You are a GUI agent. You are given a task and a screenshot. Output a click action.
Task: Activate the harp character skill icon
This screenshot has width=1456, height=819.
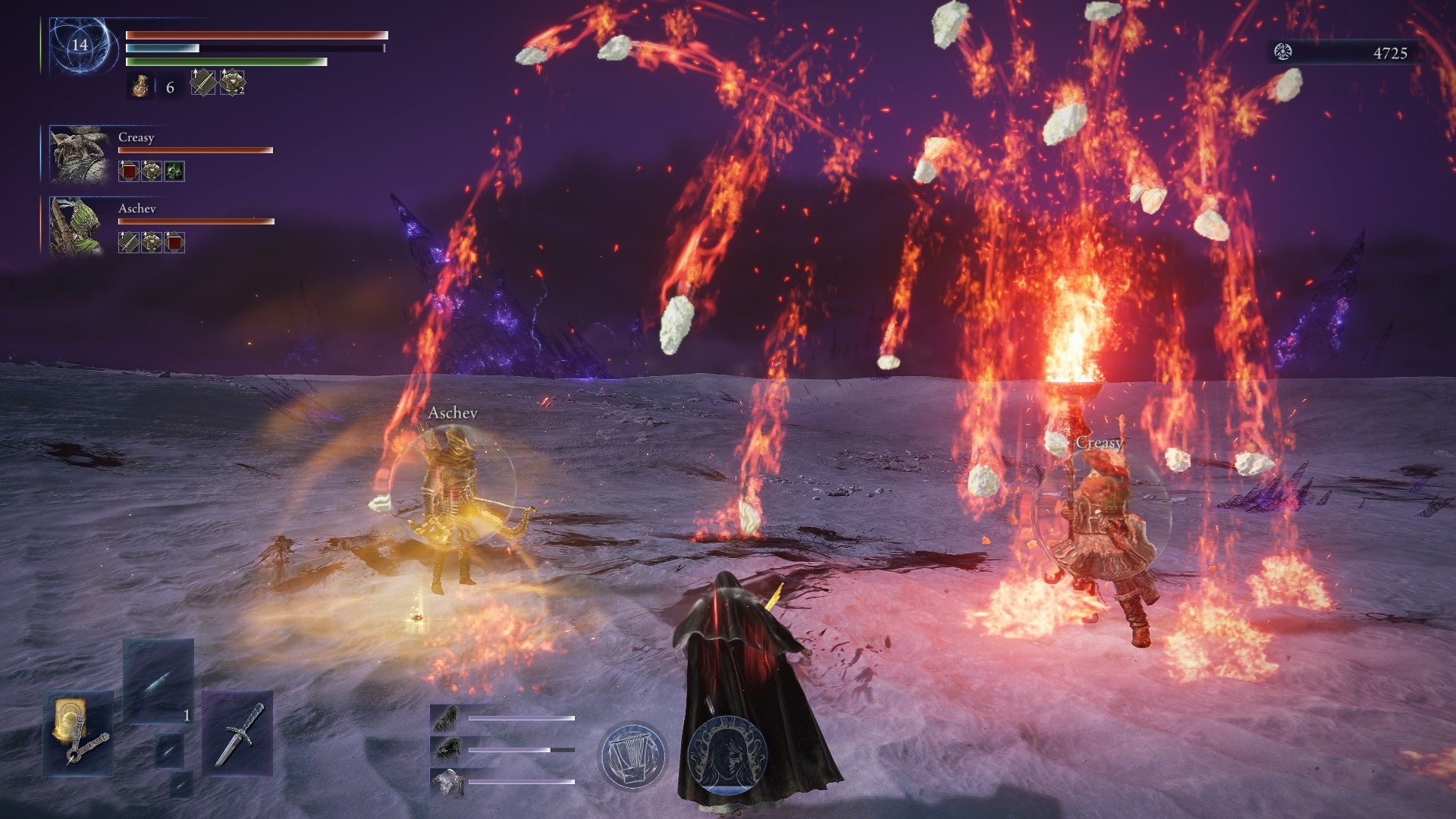[x=632, y=755]
